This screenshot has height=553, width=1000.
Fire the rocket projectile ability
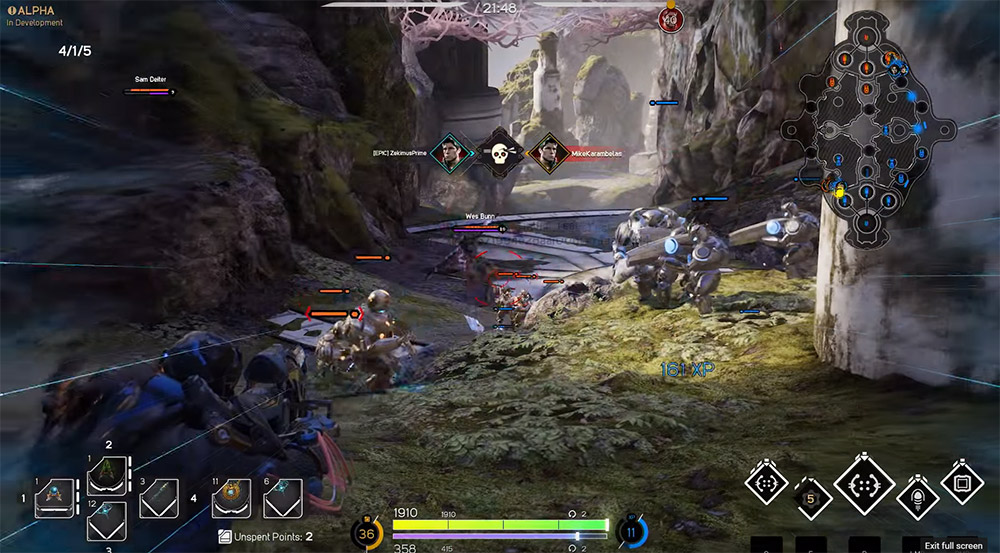[915, 496]
